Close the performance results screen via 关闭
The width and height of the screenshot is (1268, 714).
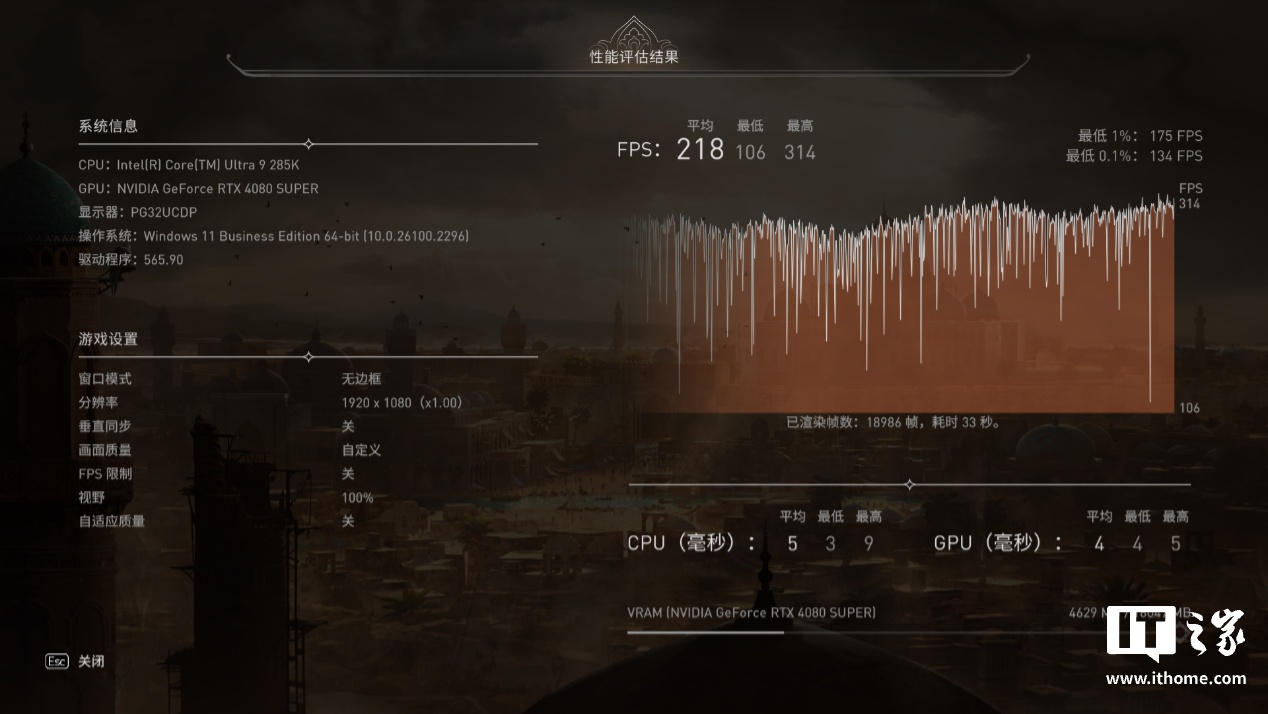pos(89,662)
